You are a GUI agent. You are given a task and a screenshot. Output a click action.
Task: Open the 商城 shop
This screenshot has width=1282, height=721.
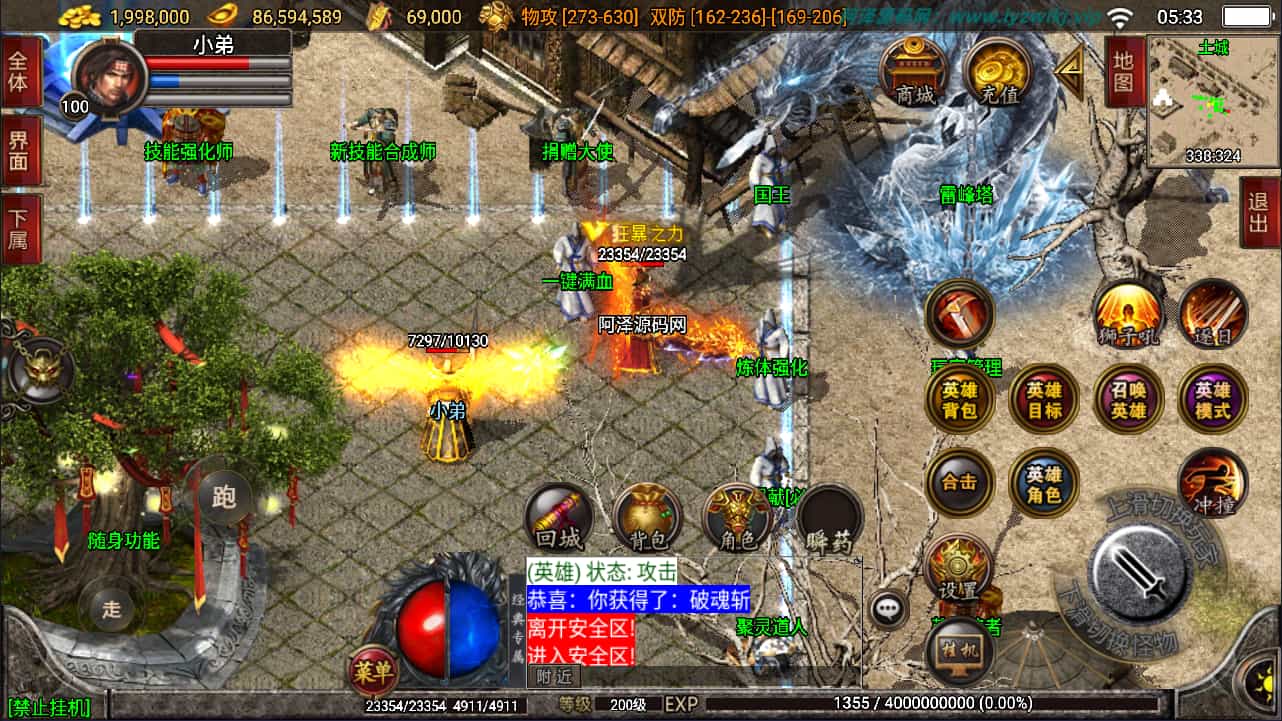[915, 70]
